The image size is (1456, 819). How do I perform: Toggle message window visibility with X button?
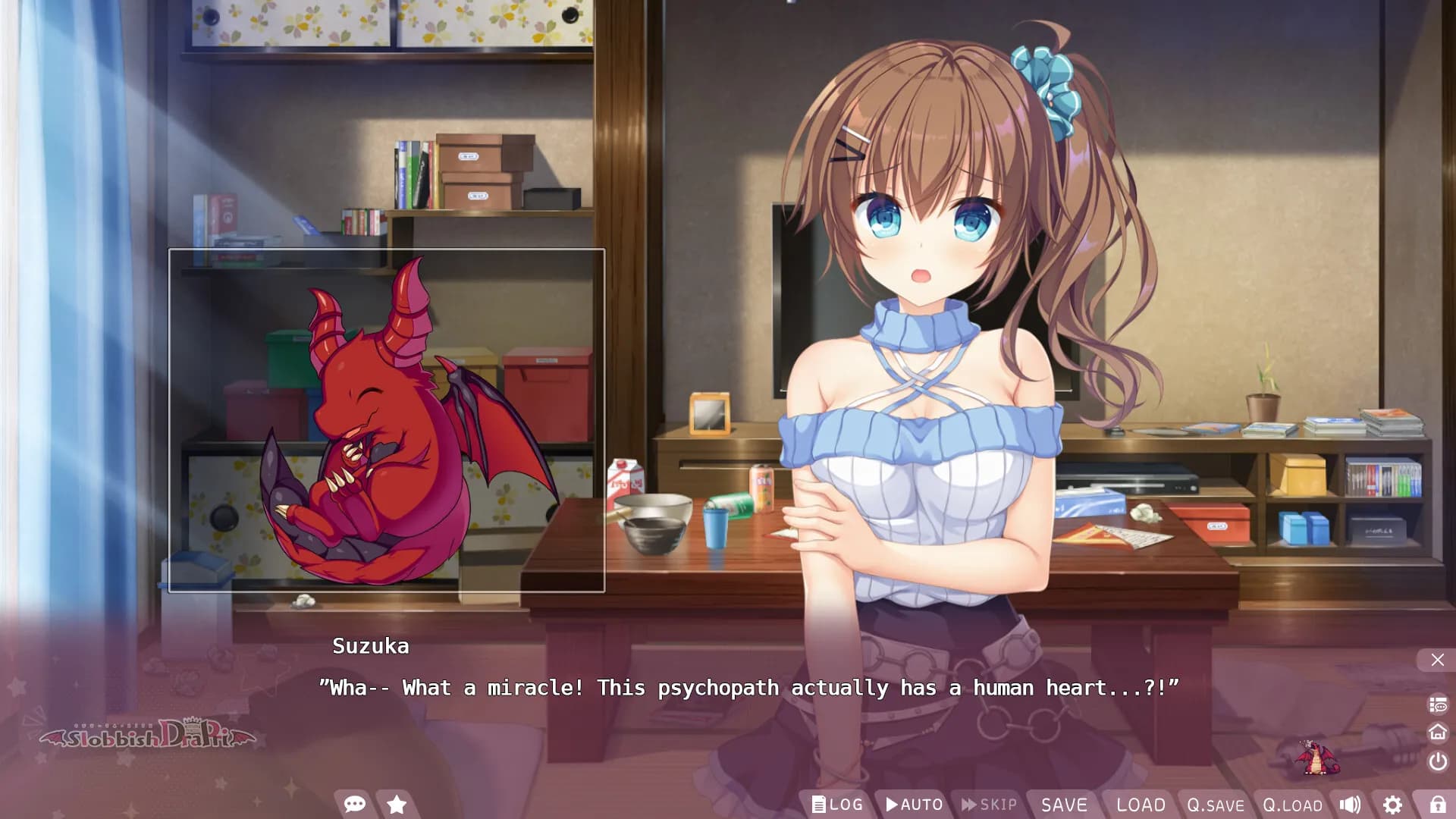(x=1436, y=659)
